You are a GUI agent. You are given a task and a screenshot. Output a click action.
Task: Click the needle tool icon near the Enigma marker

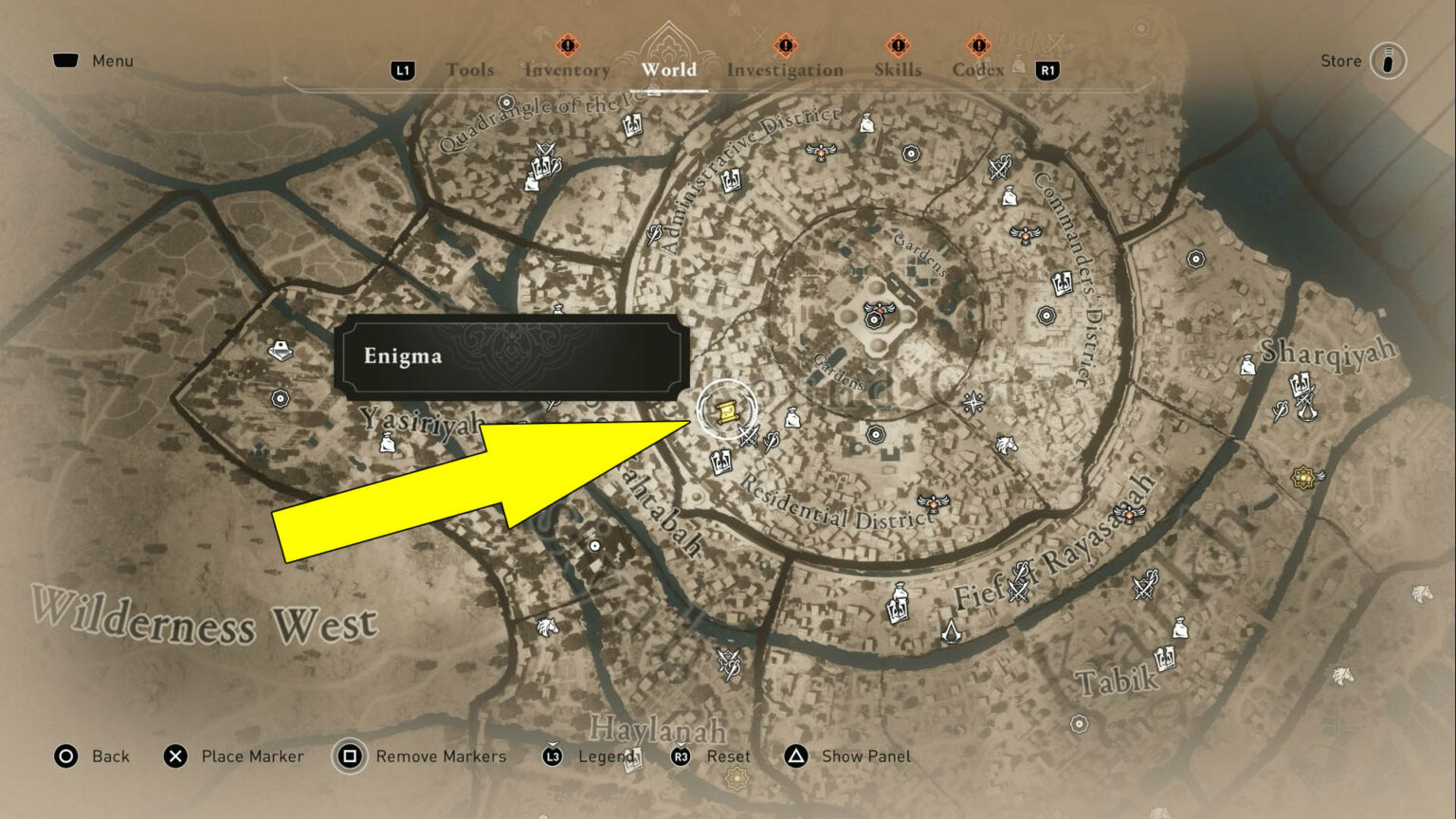771,441
